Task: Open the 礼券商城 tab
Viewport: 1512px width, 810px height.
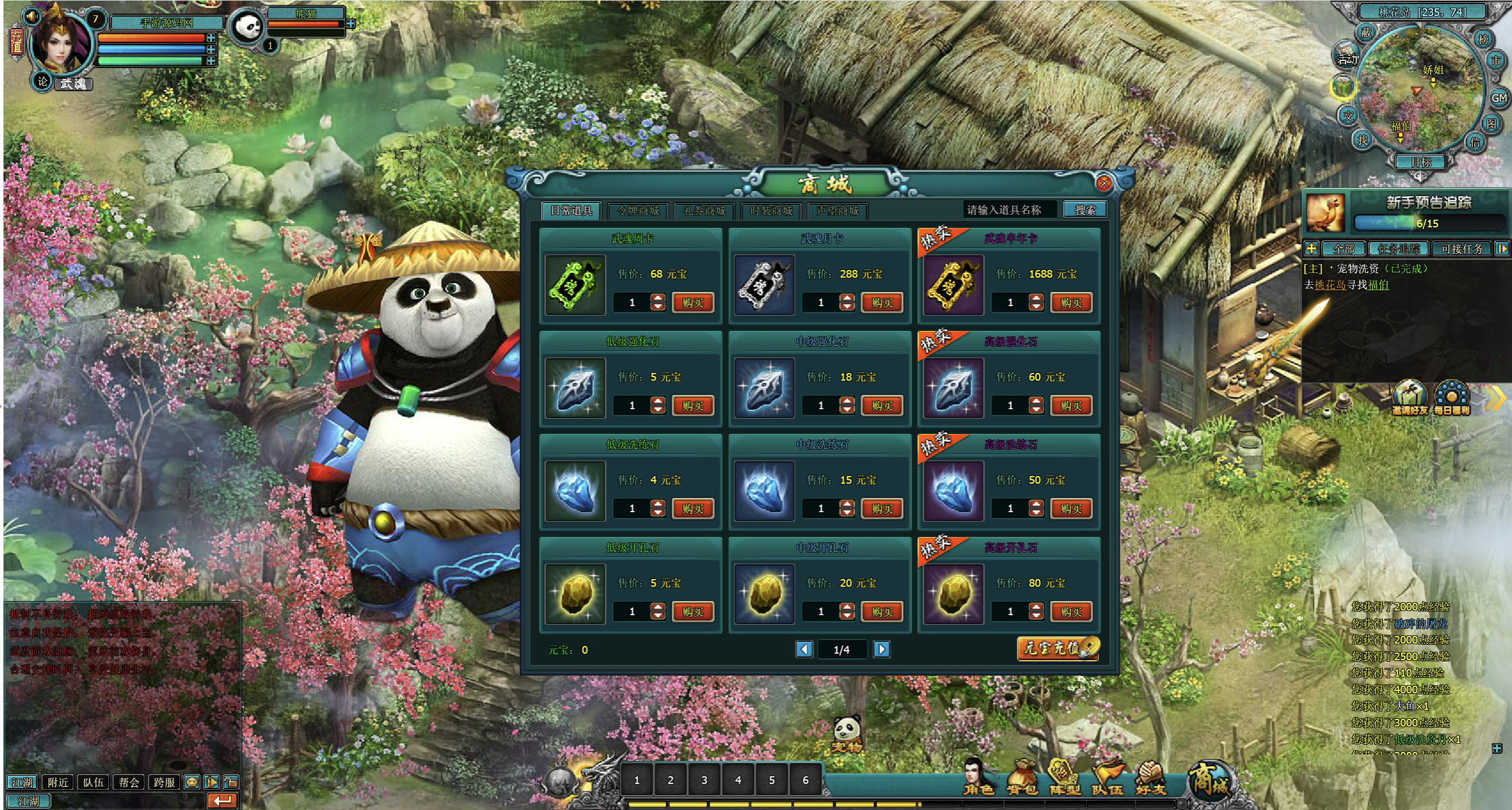Action: click(x=704, y=211)
